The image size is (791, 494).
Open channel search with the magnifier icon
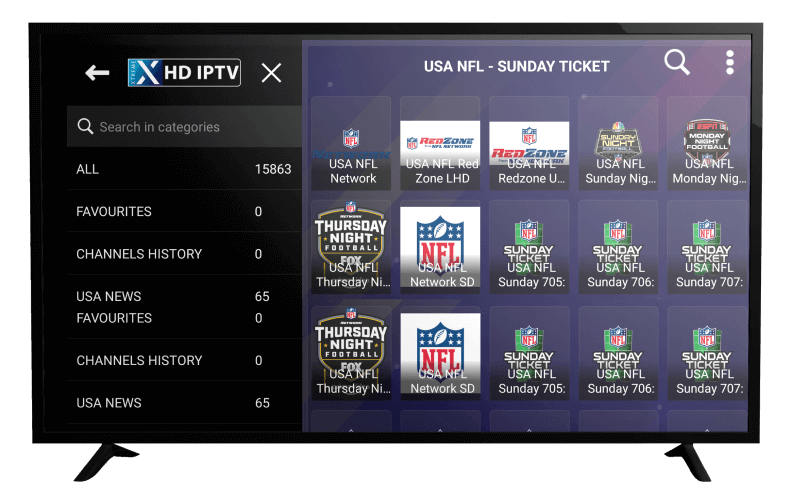(677, 63)
